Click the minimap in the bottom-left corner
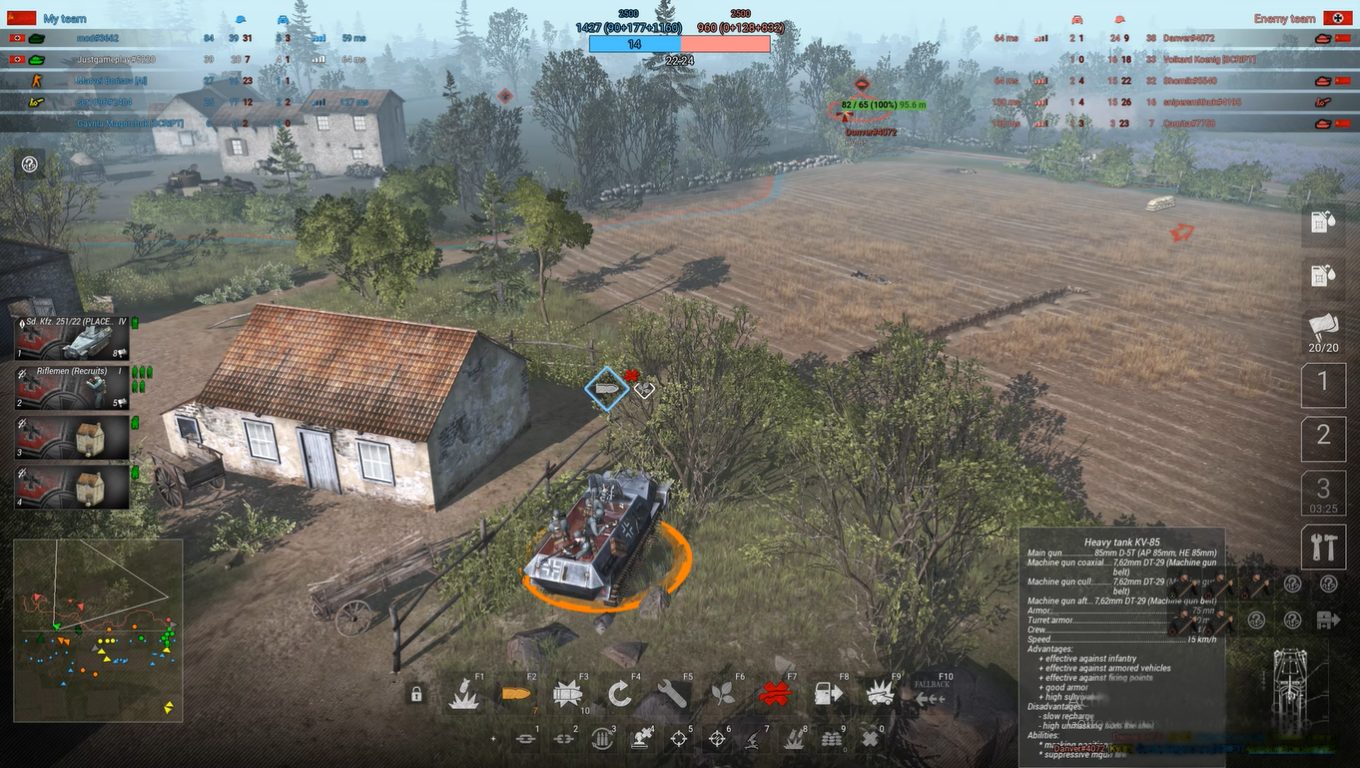Image resolution: width=1360 pixels, height=768 pixels. pyautogui.click(x=95, y=630)
